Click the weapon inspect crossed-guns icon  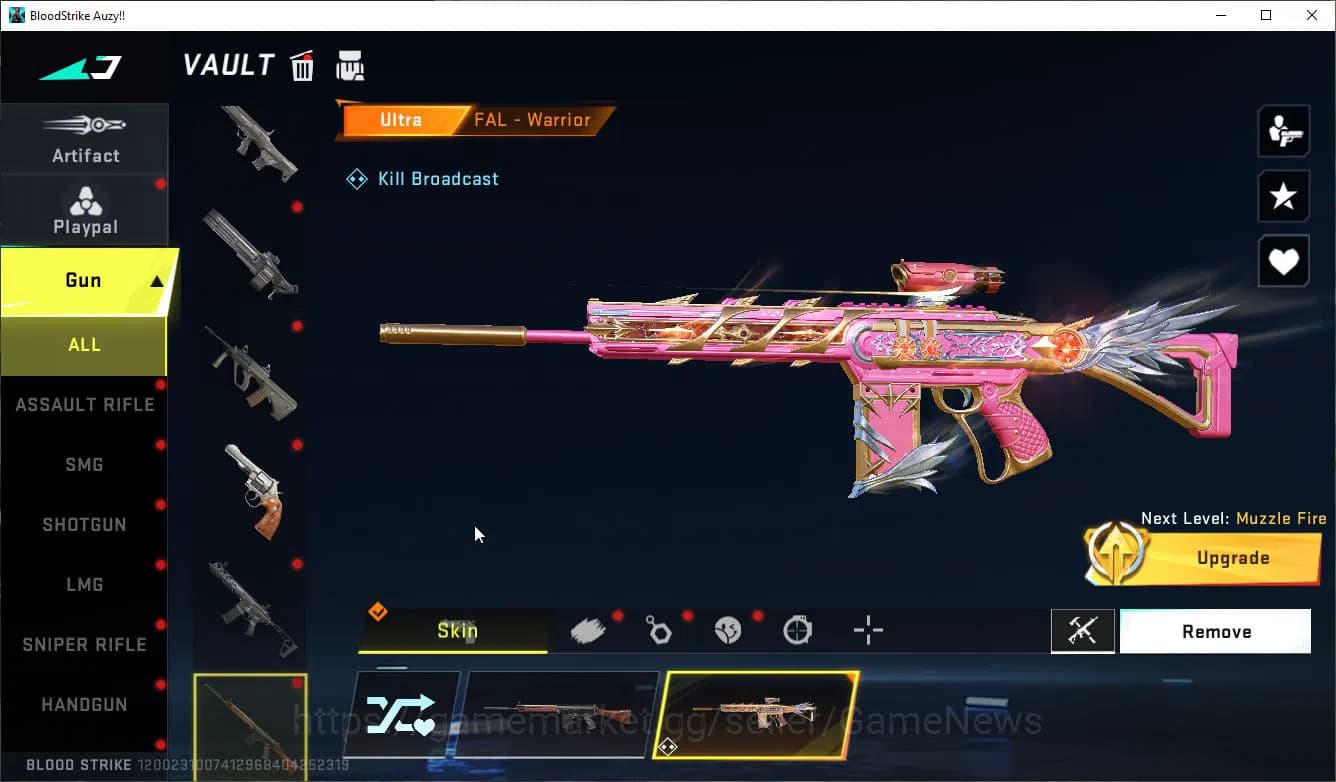tap(1083, 631)
